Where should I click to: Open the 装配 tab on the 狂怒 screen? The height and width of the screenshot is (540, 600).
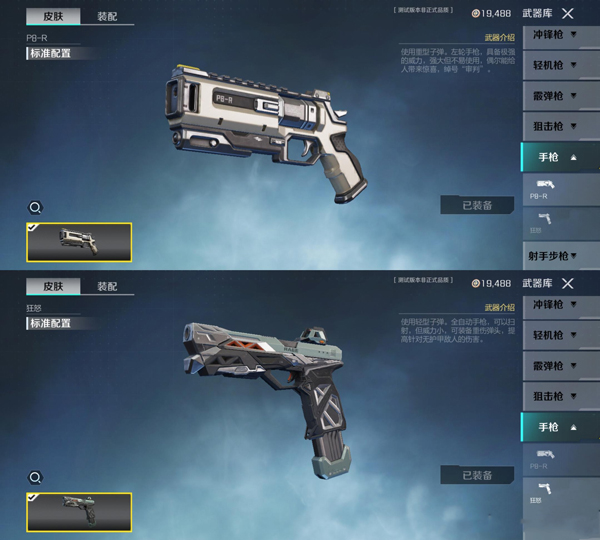pos(107,286)
